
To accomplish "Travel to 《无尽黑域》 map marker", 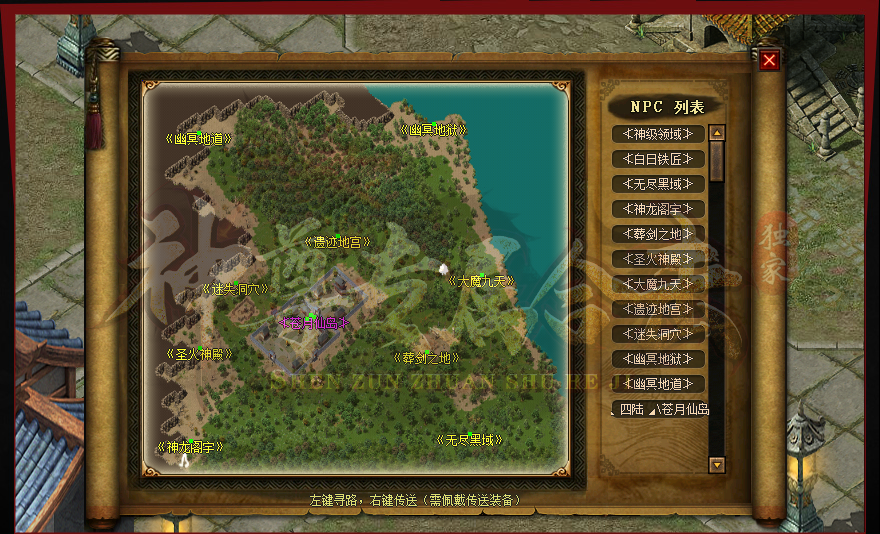I will click(468, 439).
